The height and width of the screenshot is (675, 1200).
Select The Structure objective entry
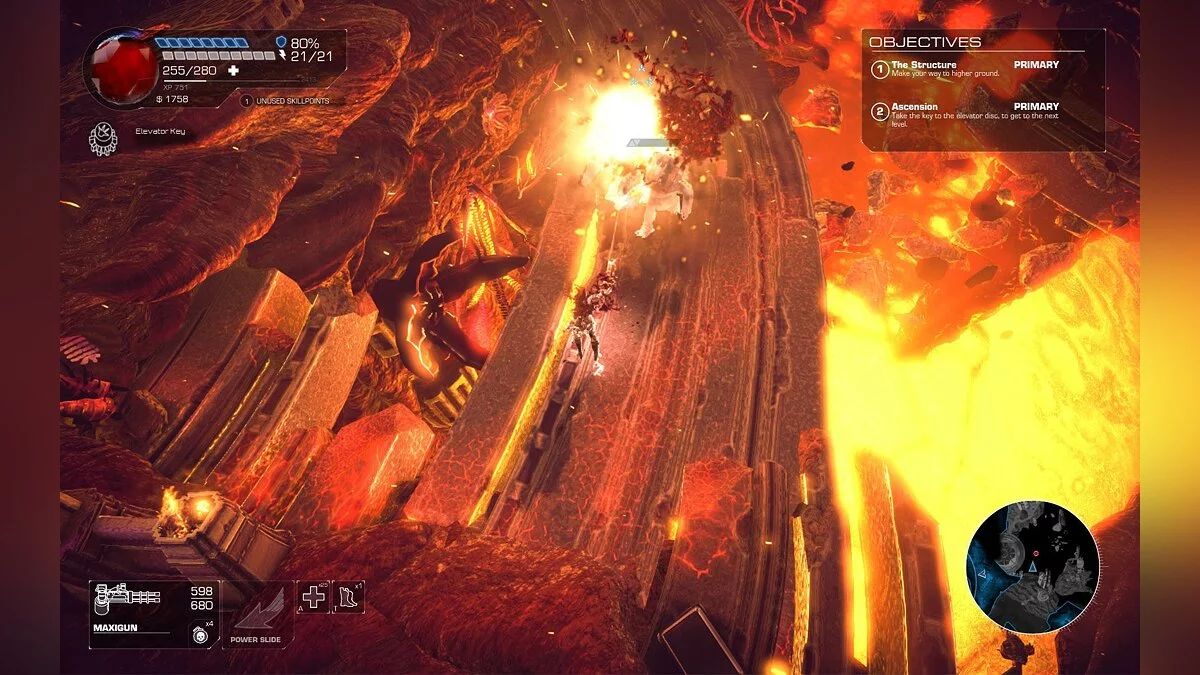(x=965, y=69)
